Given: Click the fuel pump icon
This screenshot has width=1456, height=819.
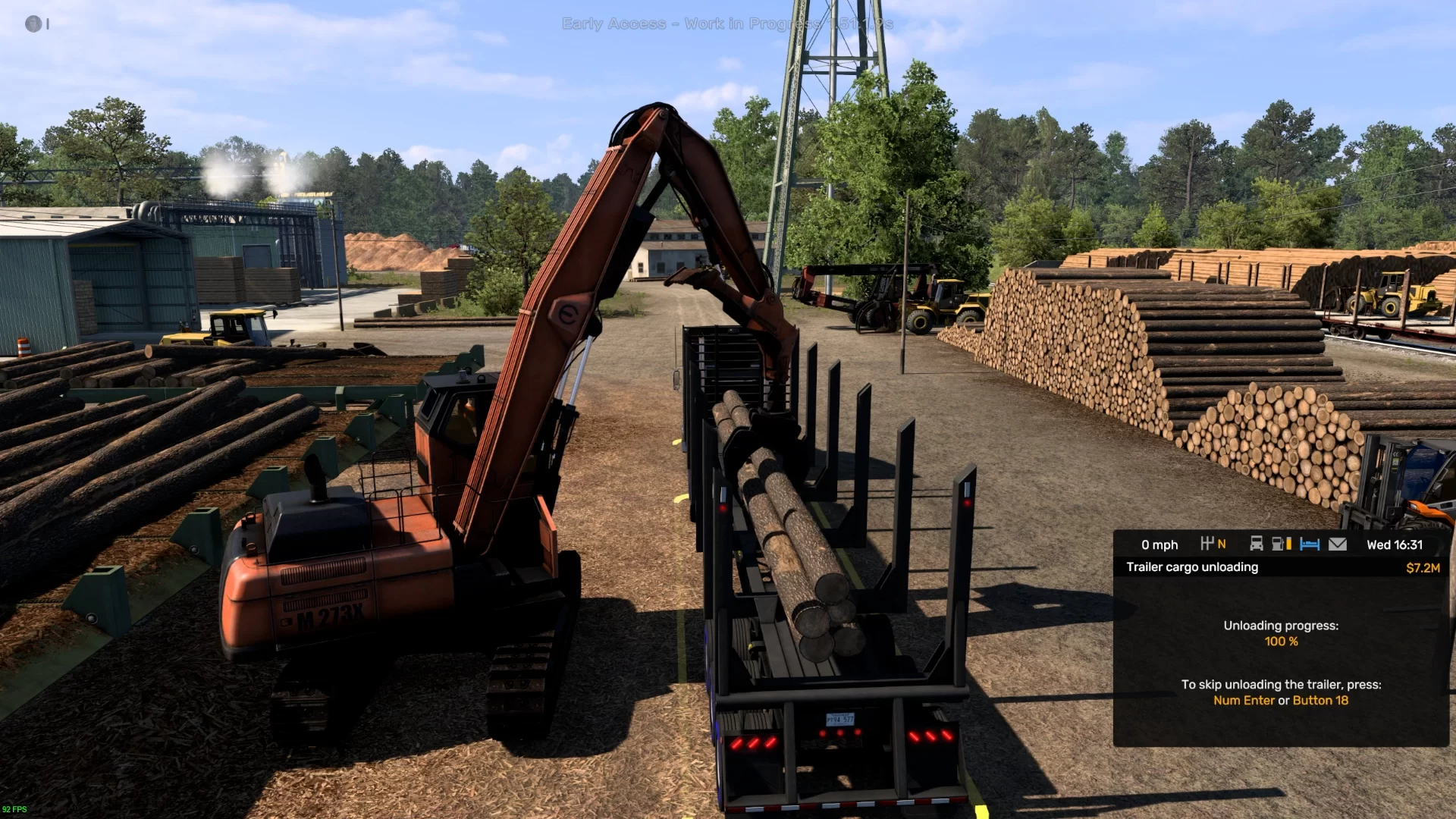Looking at the screenshot, I should [x=1277, y=544].
